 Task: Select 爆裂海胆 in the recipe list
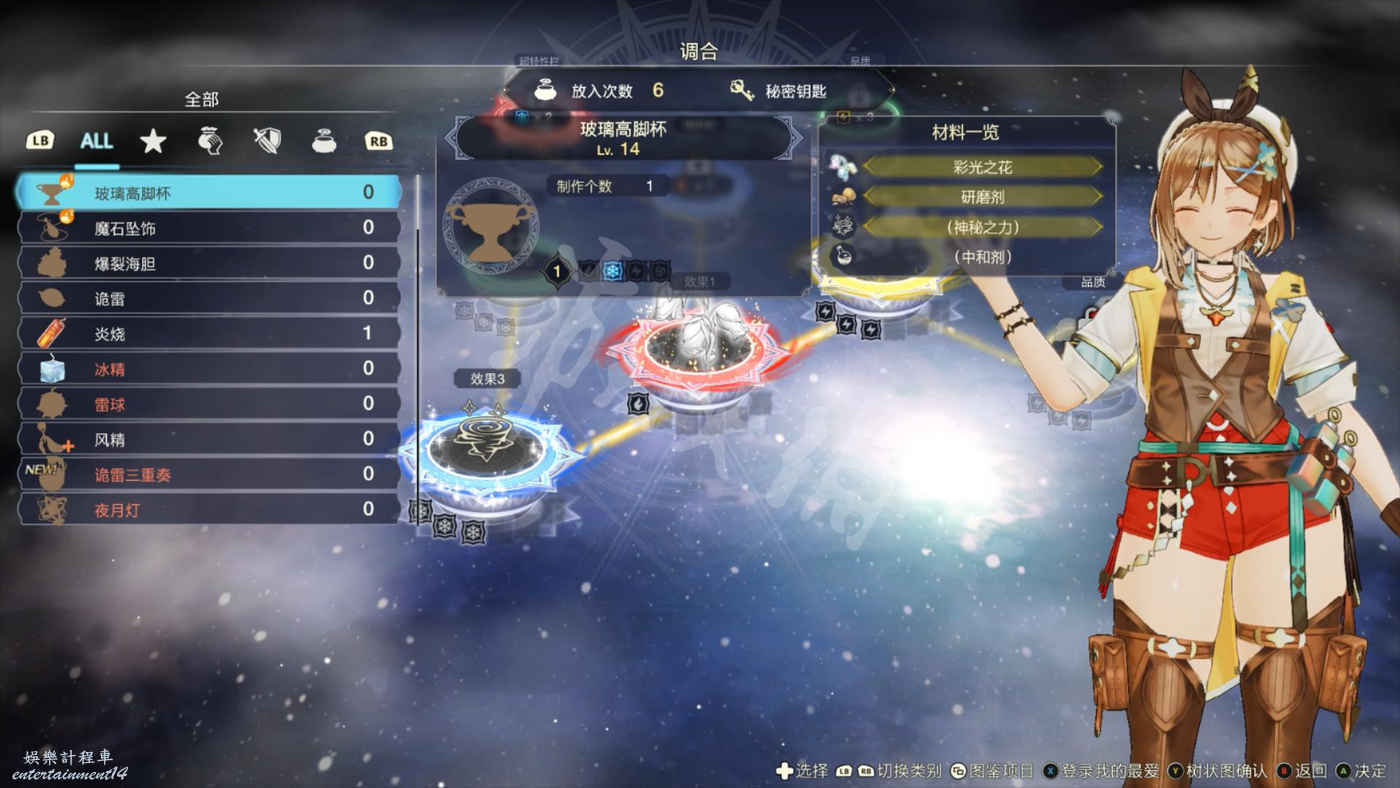point(210,263)
